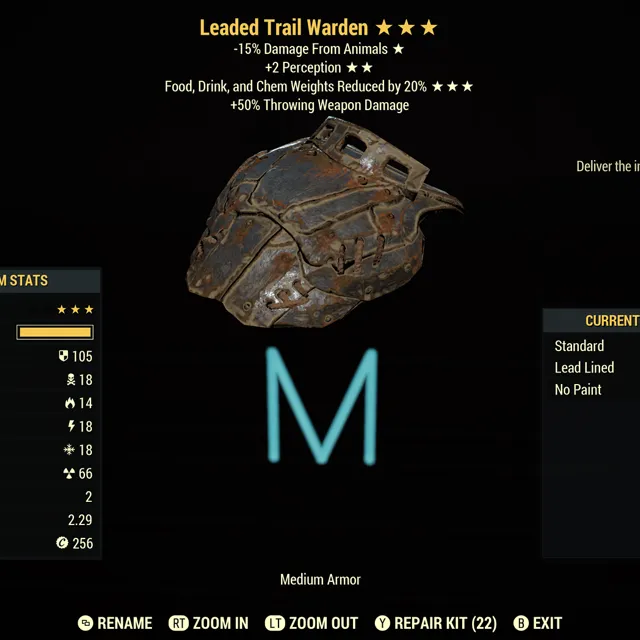This screenshot has width=640, height=640.
Task: Select the Zoom Out option
Action: (x=309, y=623)
